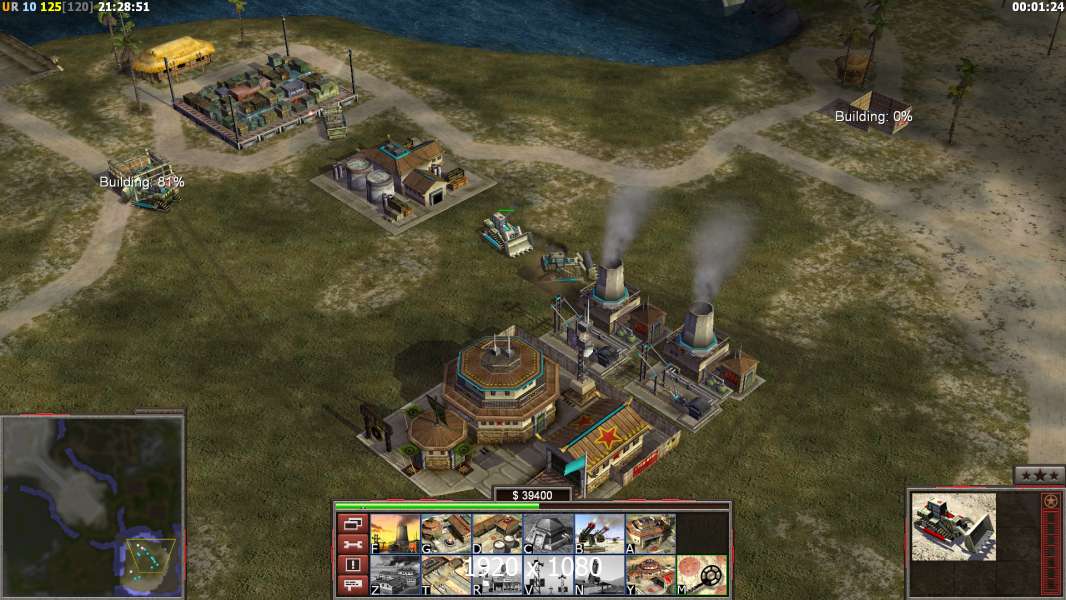Choose the Supply Center build icon (D)

497,534
